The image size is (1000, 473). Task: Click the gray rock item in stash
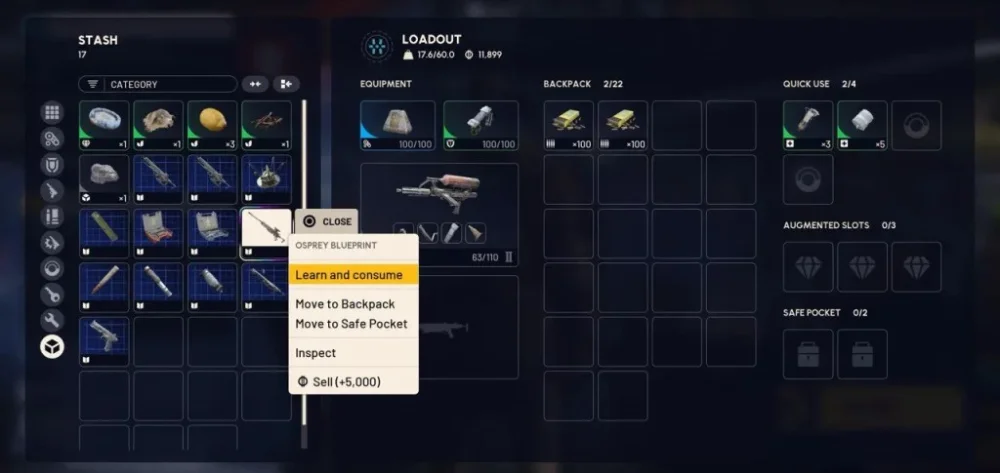(x=104, y=179)
